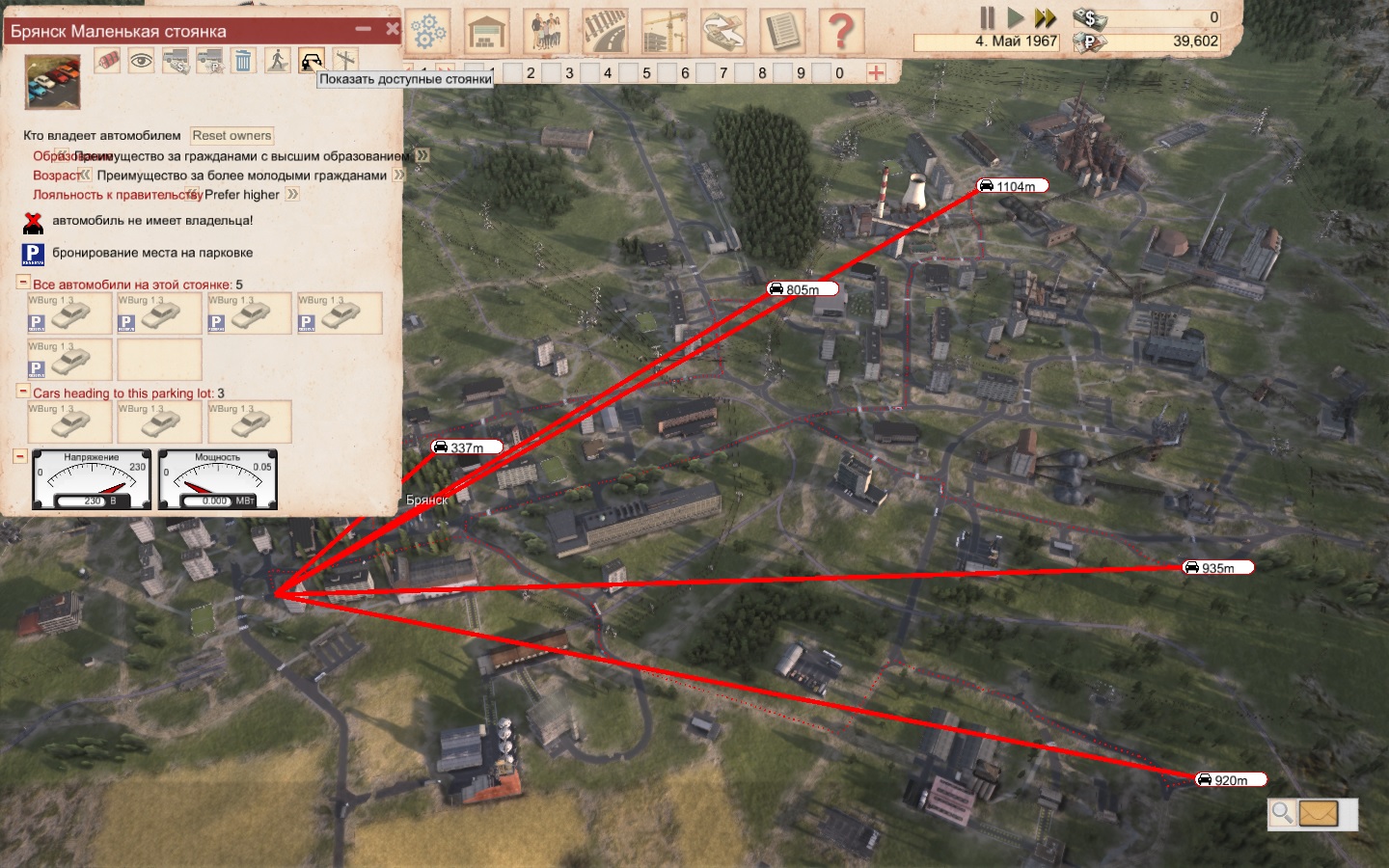Open the money exchange trade menu

tap(723, 32)
